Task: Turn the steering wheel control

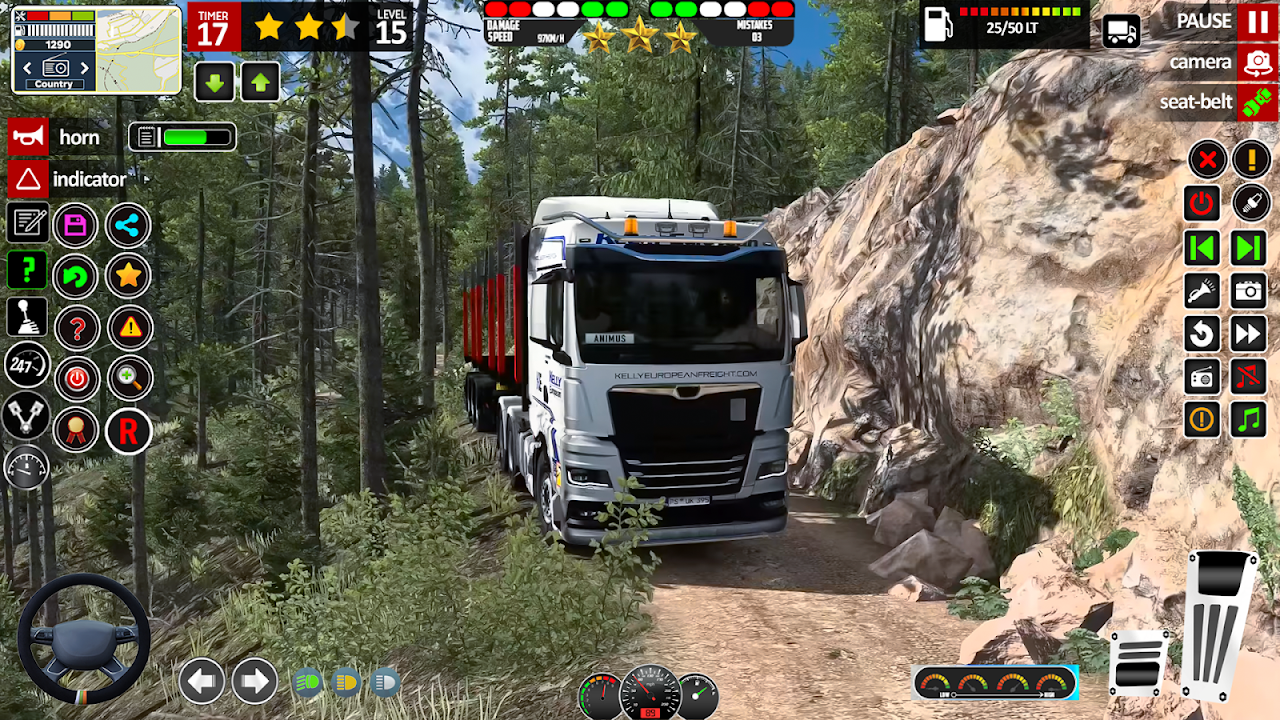Action: [84, 638]
